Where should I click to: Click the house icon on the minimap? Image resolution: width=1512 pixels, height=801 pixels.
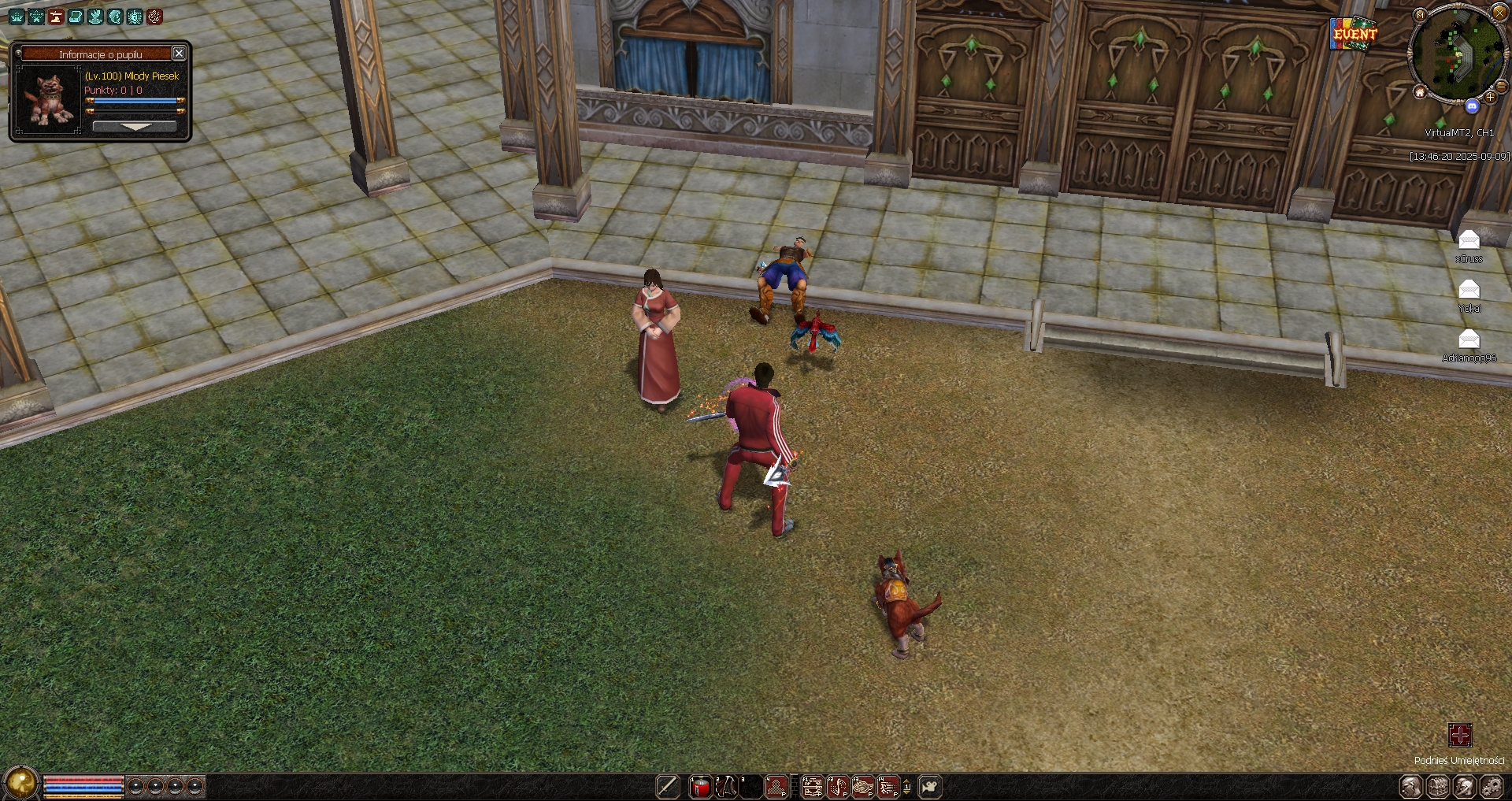1419,93
